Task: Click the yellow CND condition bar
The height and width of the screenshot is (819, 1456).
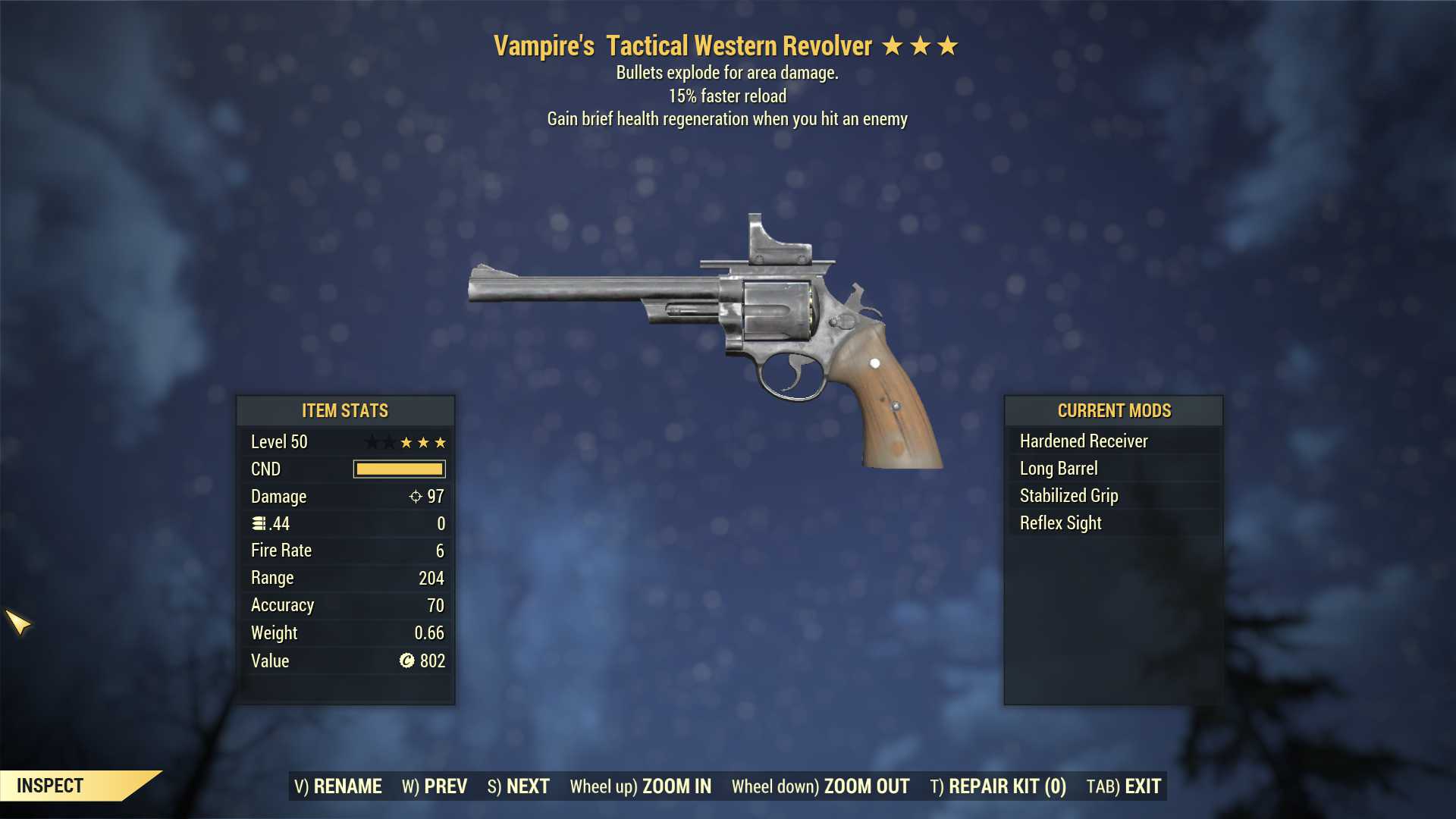Action: (398, 469)
